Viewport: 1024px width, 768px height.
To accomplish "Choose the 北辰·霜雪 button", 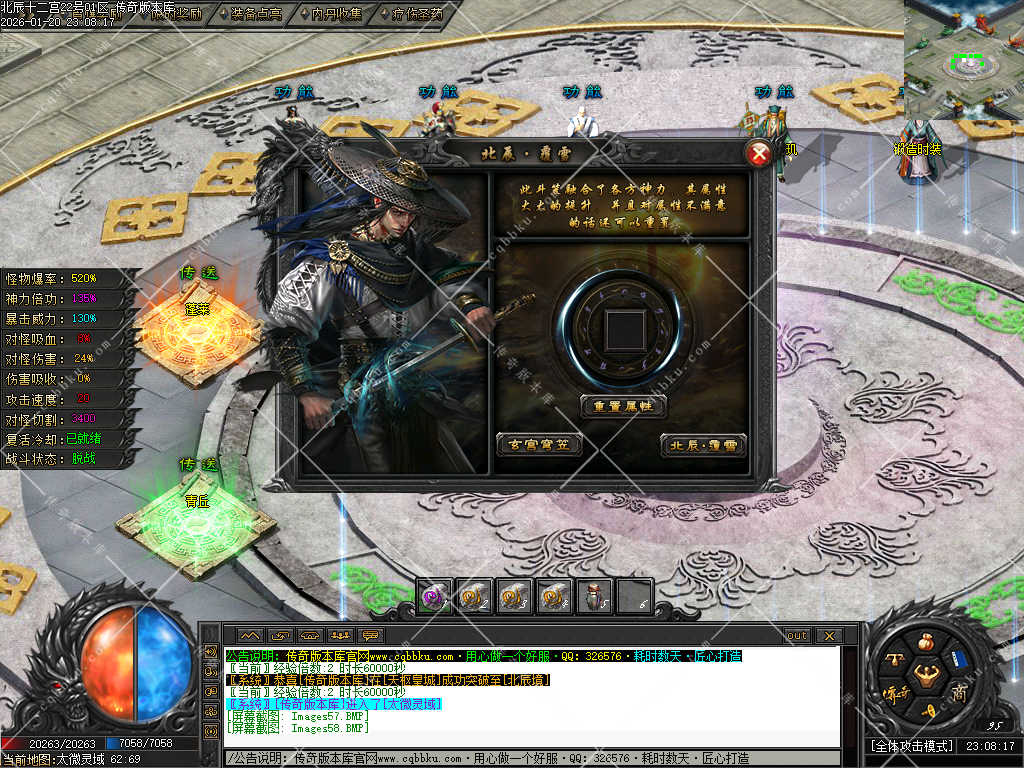I will [x=703, y=444].
